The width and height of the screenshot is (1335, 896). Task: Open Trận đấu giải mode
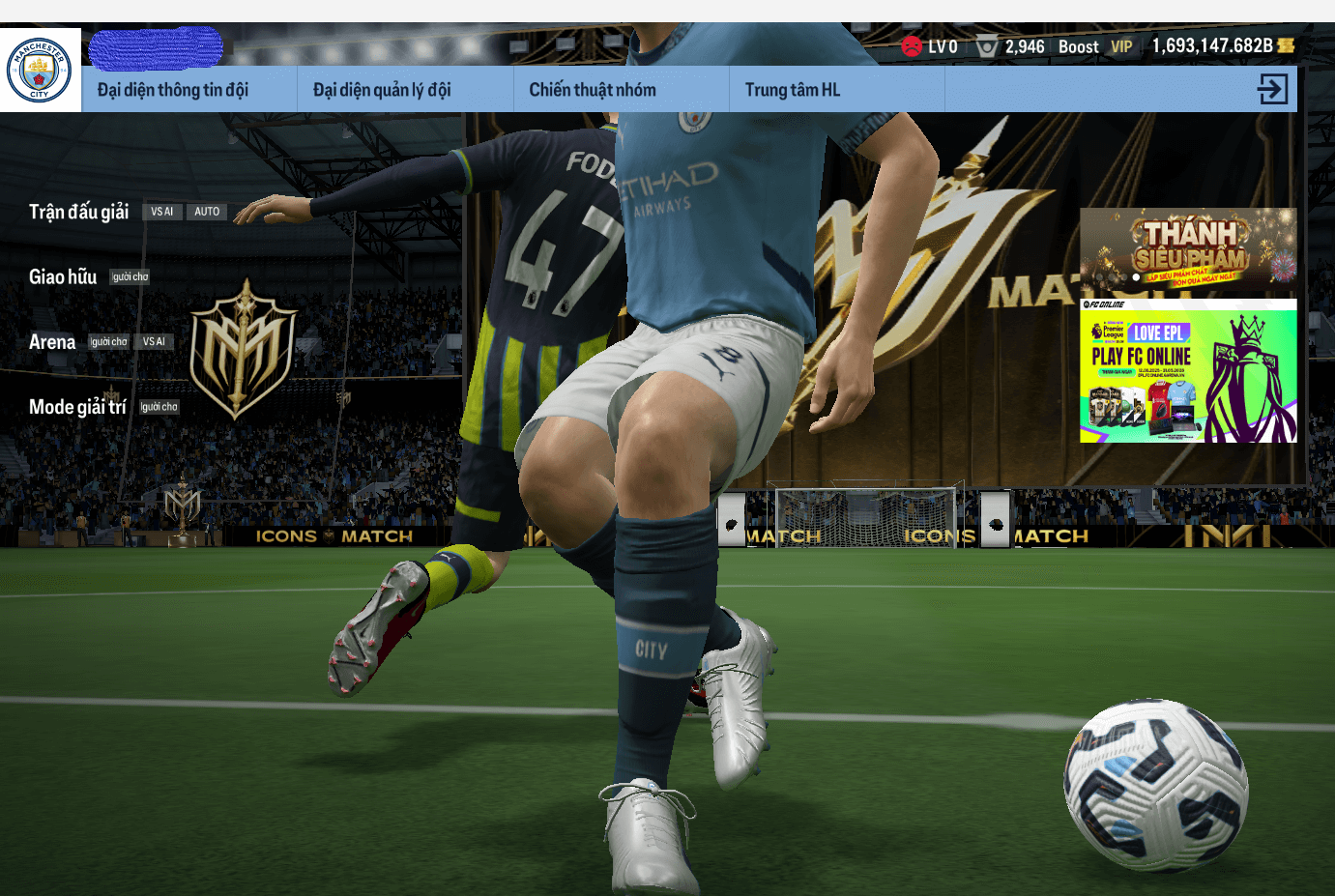click(78, 212)
